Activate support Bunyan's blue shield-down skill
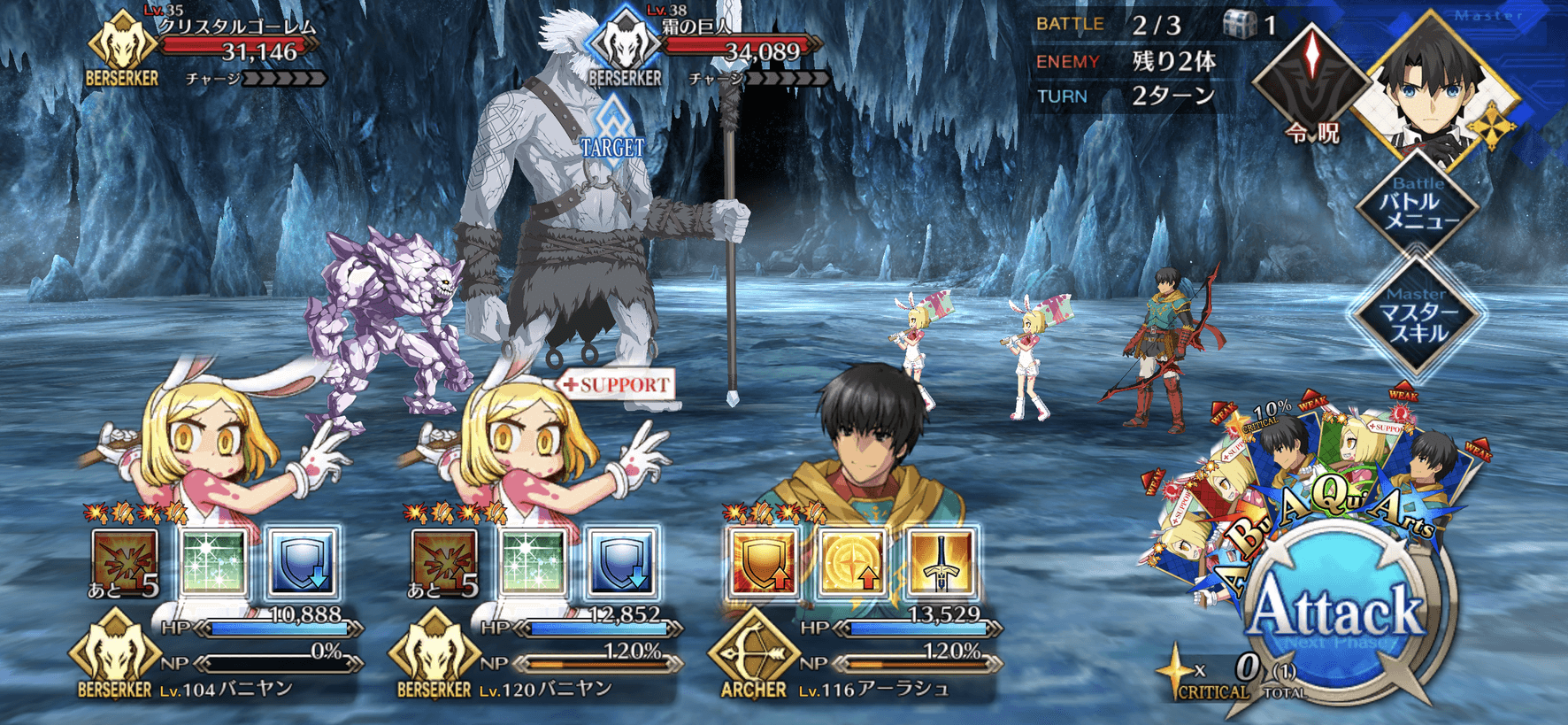 click(x=622, y=561)
